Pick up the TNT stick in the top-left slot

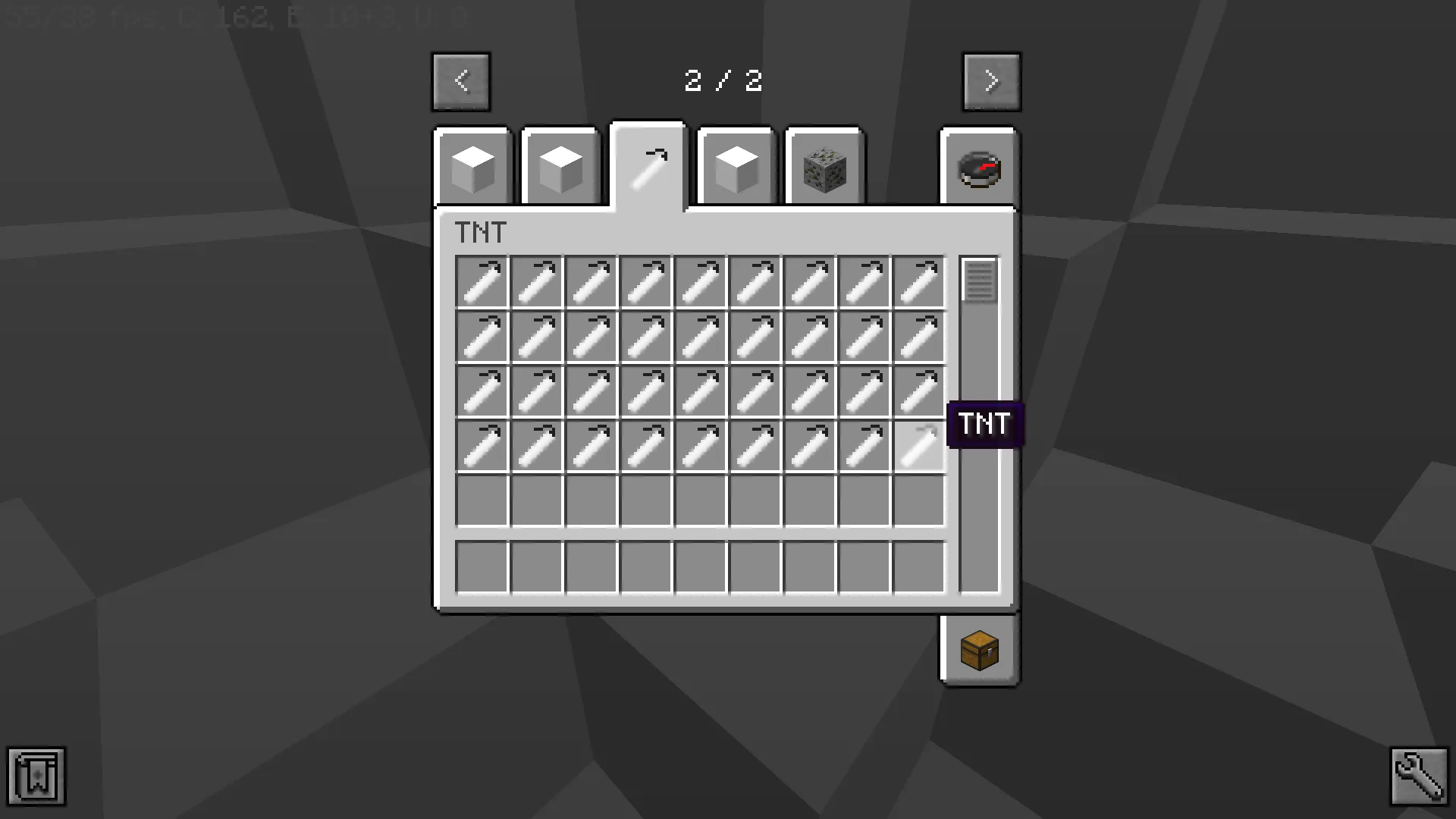point(483,281)
